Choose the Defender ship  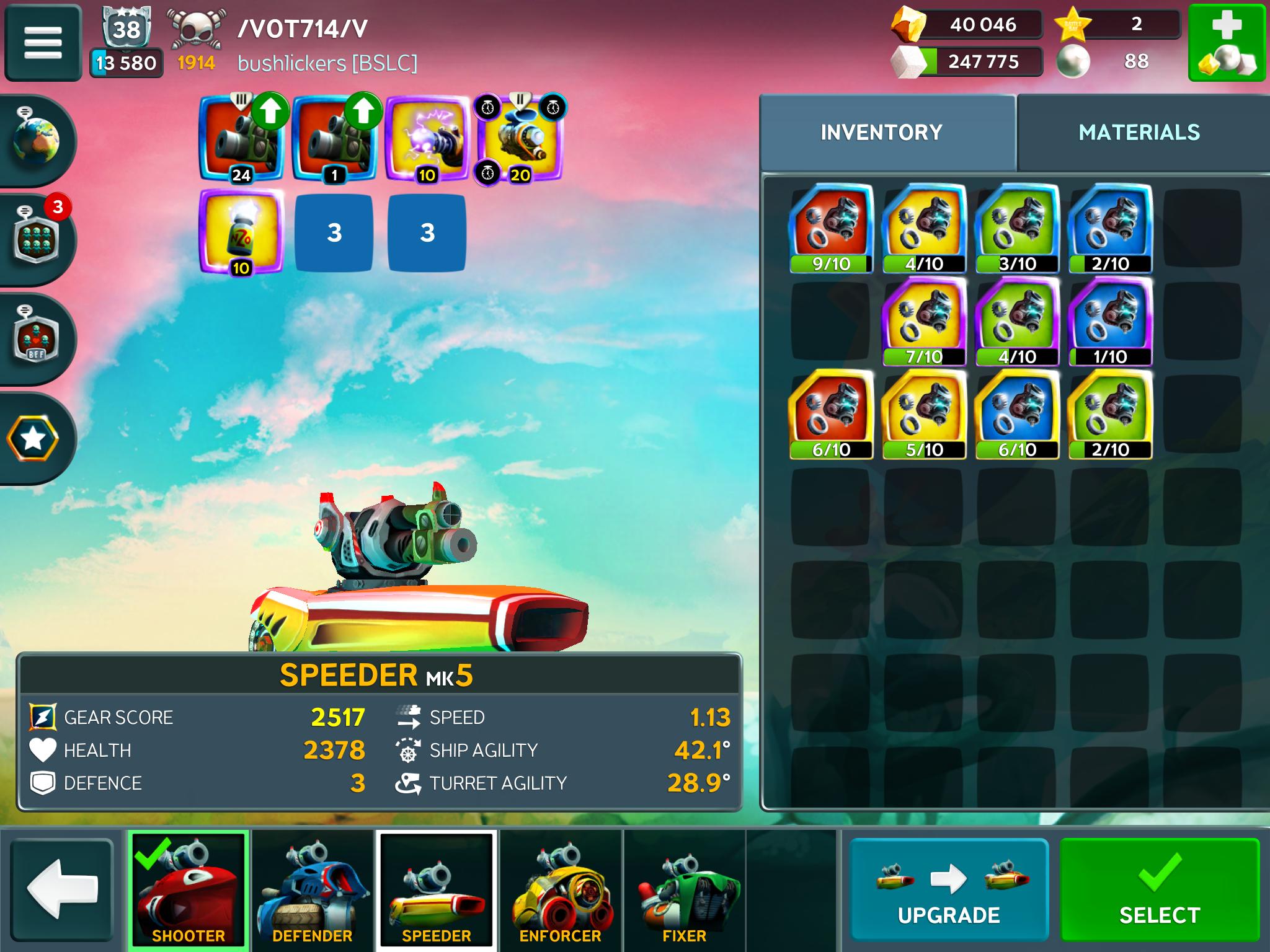313,889
